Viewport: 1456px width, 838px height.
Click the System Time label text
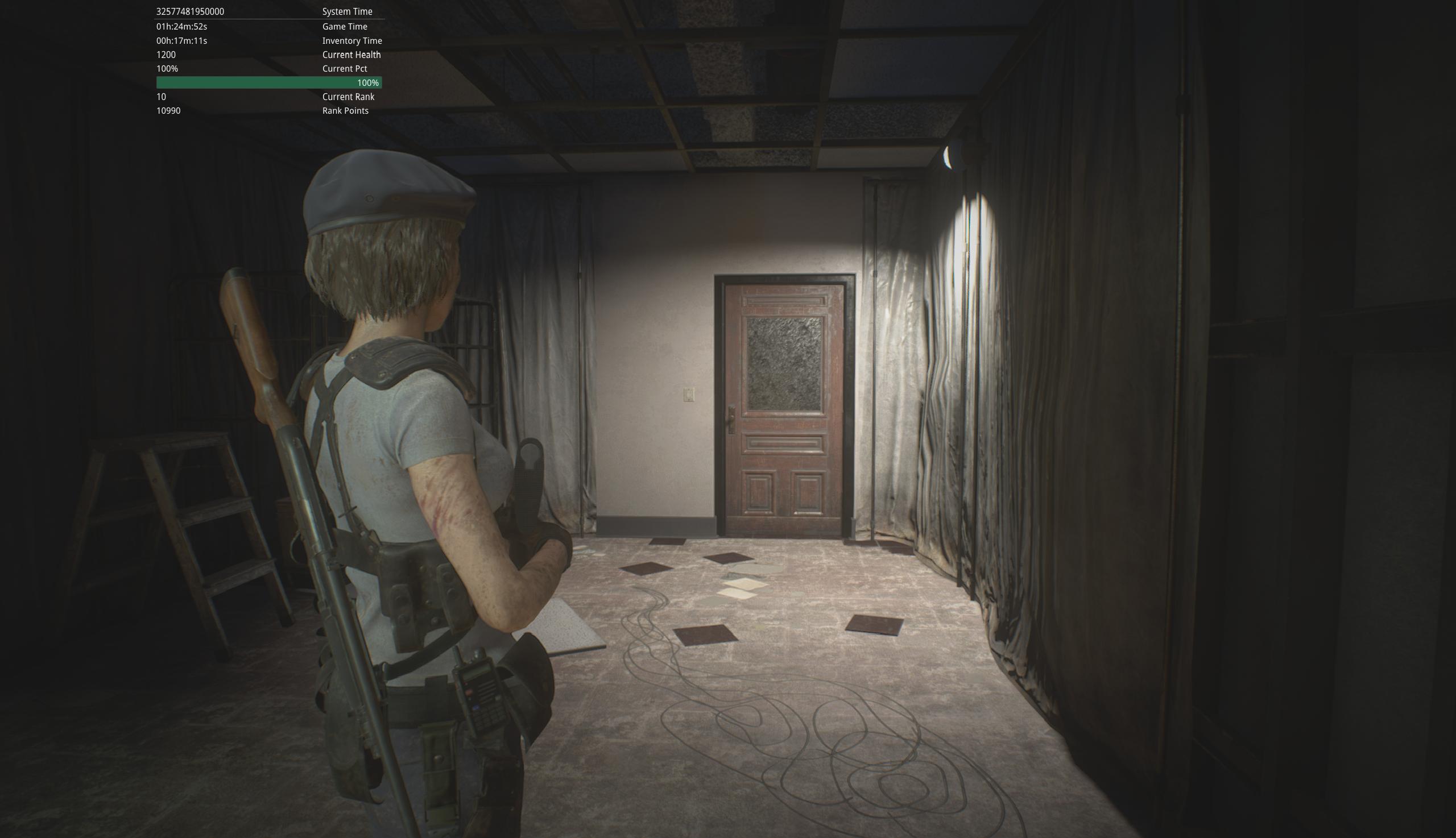(346, 11)
